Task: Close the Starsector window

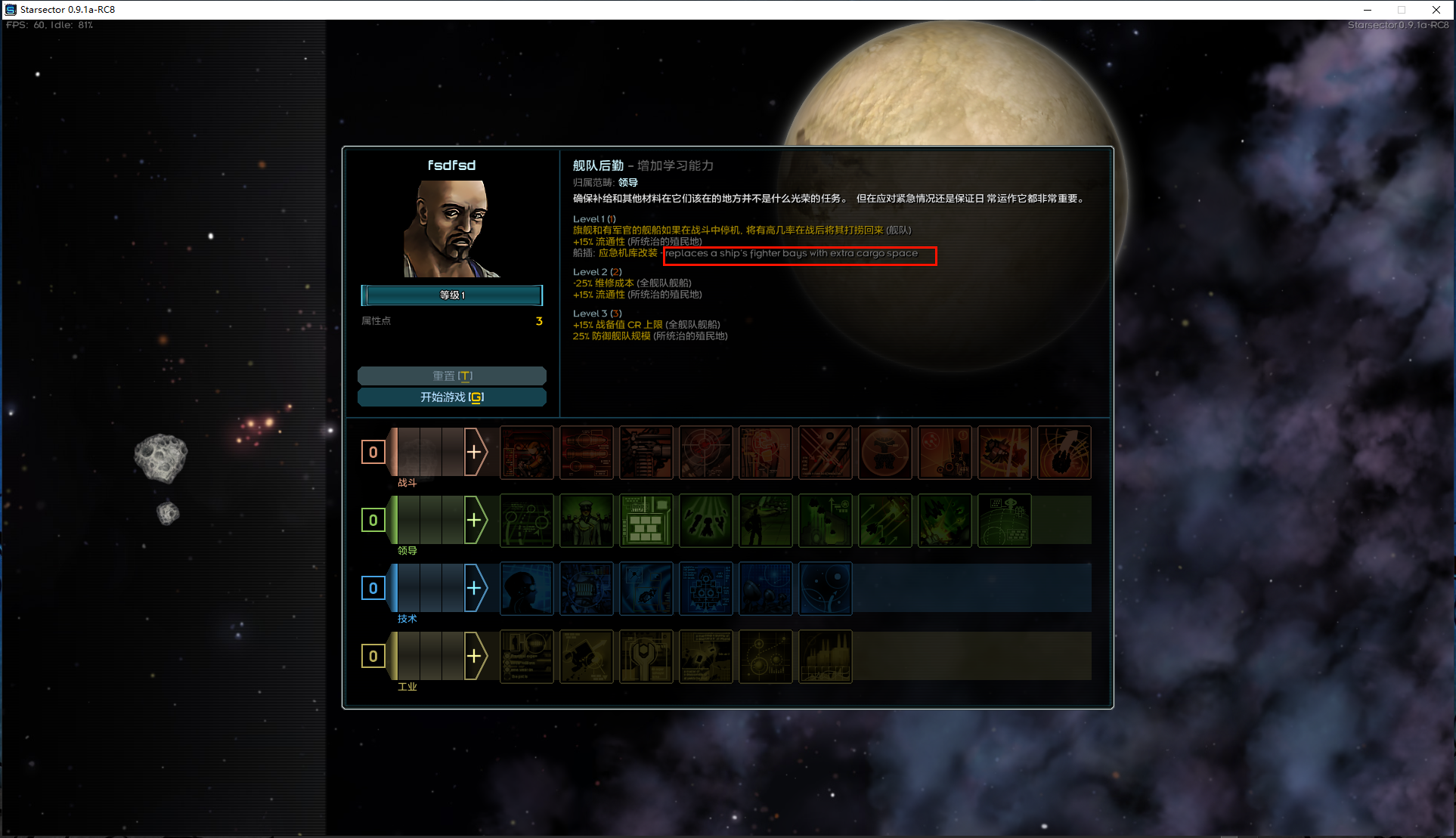Action: pos(1436,10)
